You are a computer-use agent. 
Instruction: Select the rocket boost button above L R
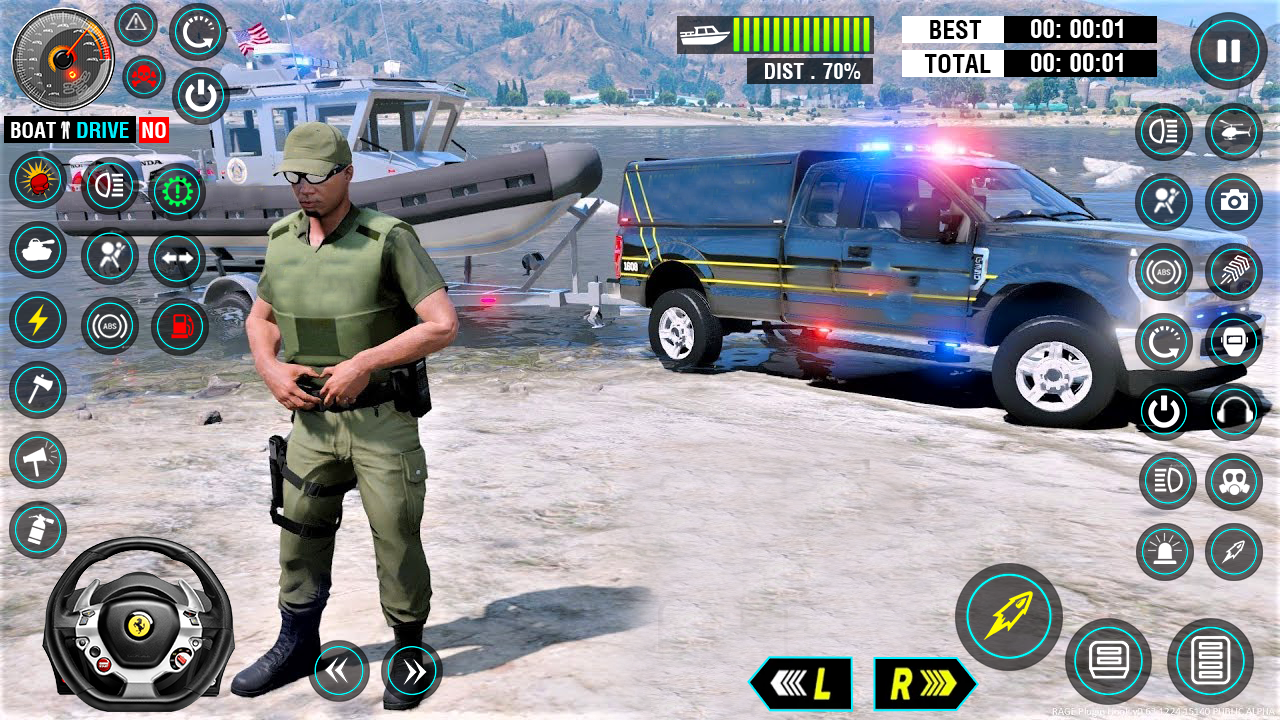tap(1008, 615)
